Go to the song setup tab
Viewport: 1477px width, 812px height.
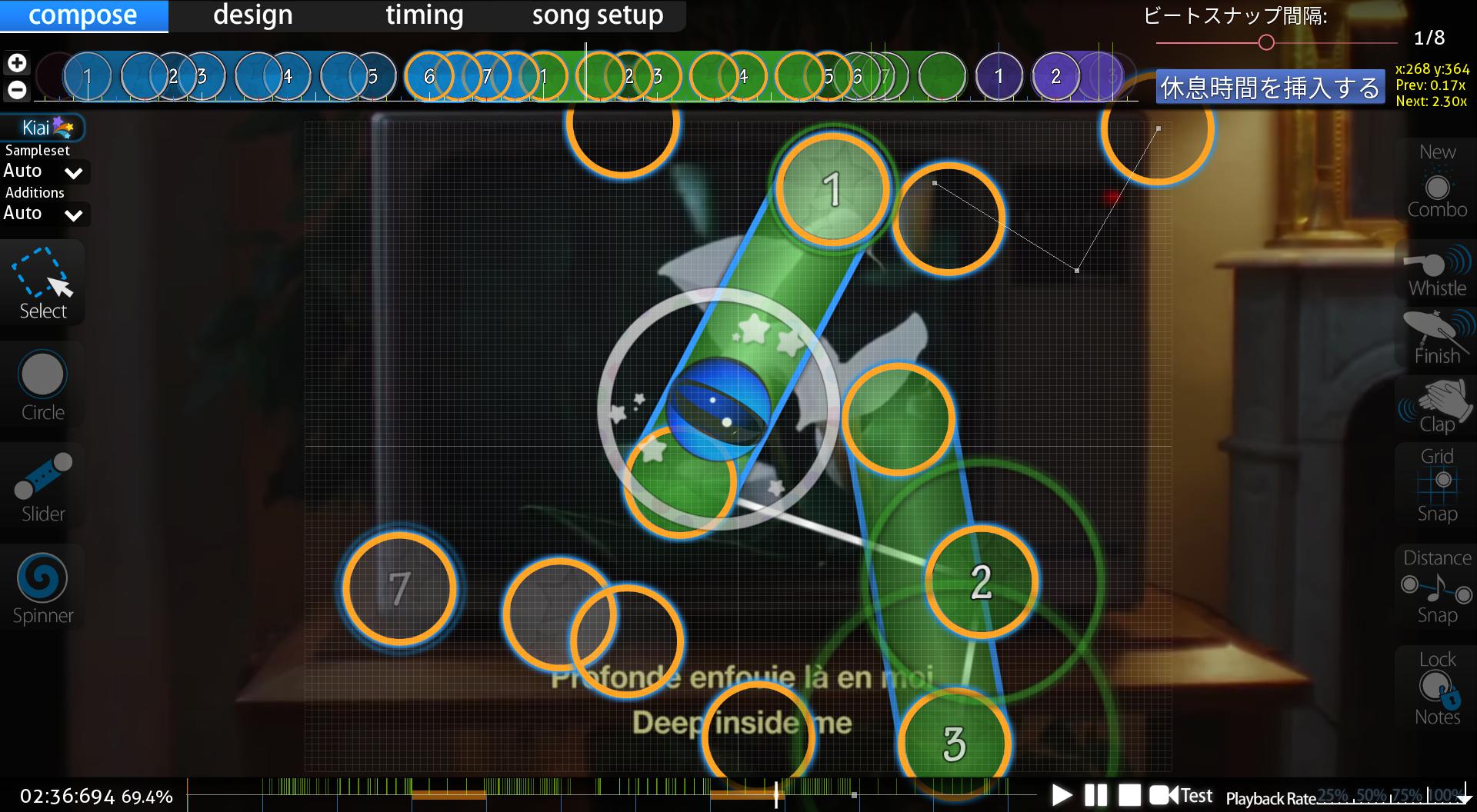tap(597, 15)
